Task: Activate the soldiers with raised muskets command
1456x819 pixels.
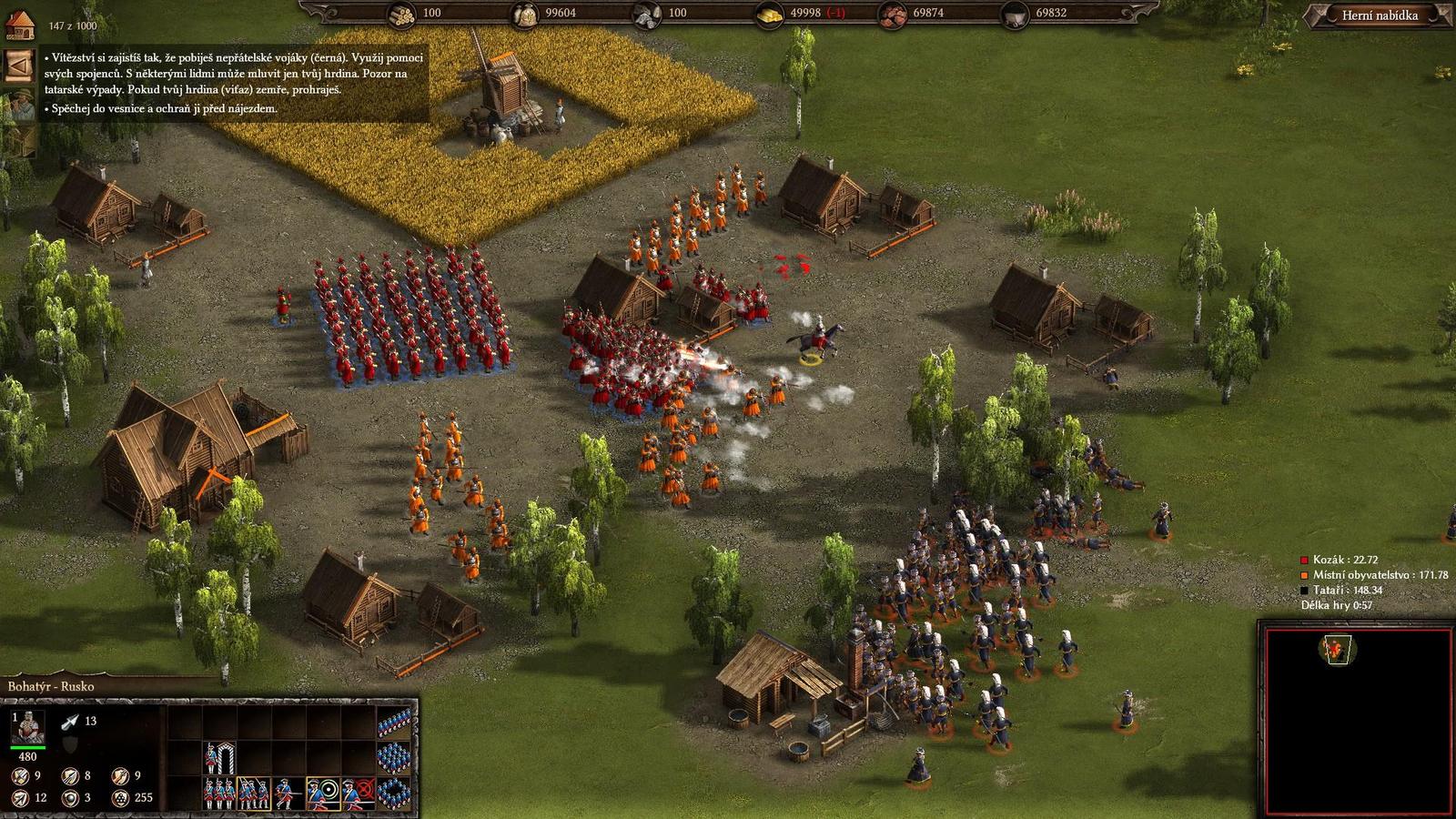Action: 253,793
